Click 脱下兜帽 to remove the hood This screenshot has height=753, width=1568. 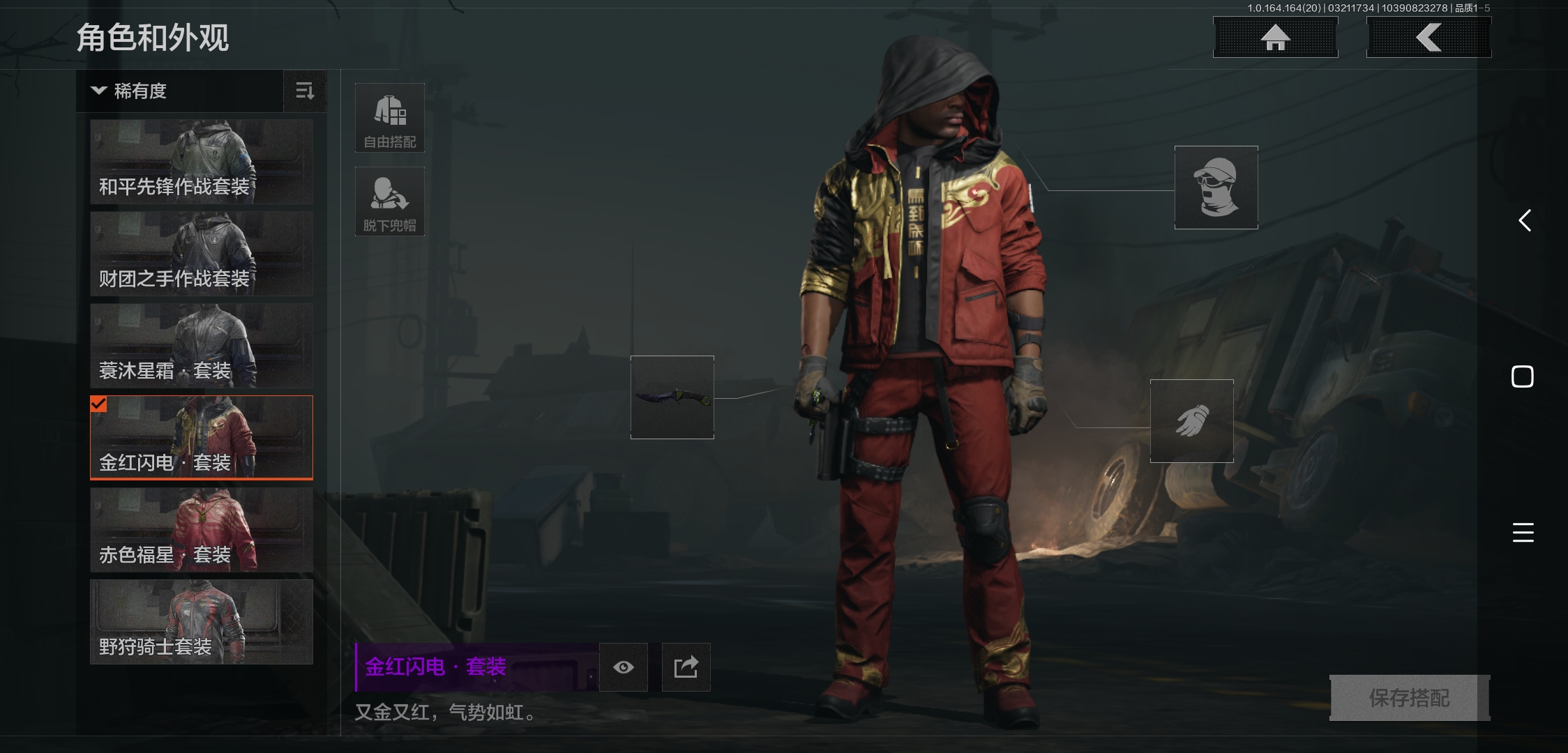[390, 201]
